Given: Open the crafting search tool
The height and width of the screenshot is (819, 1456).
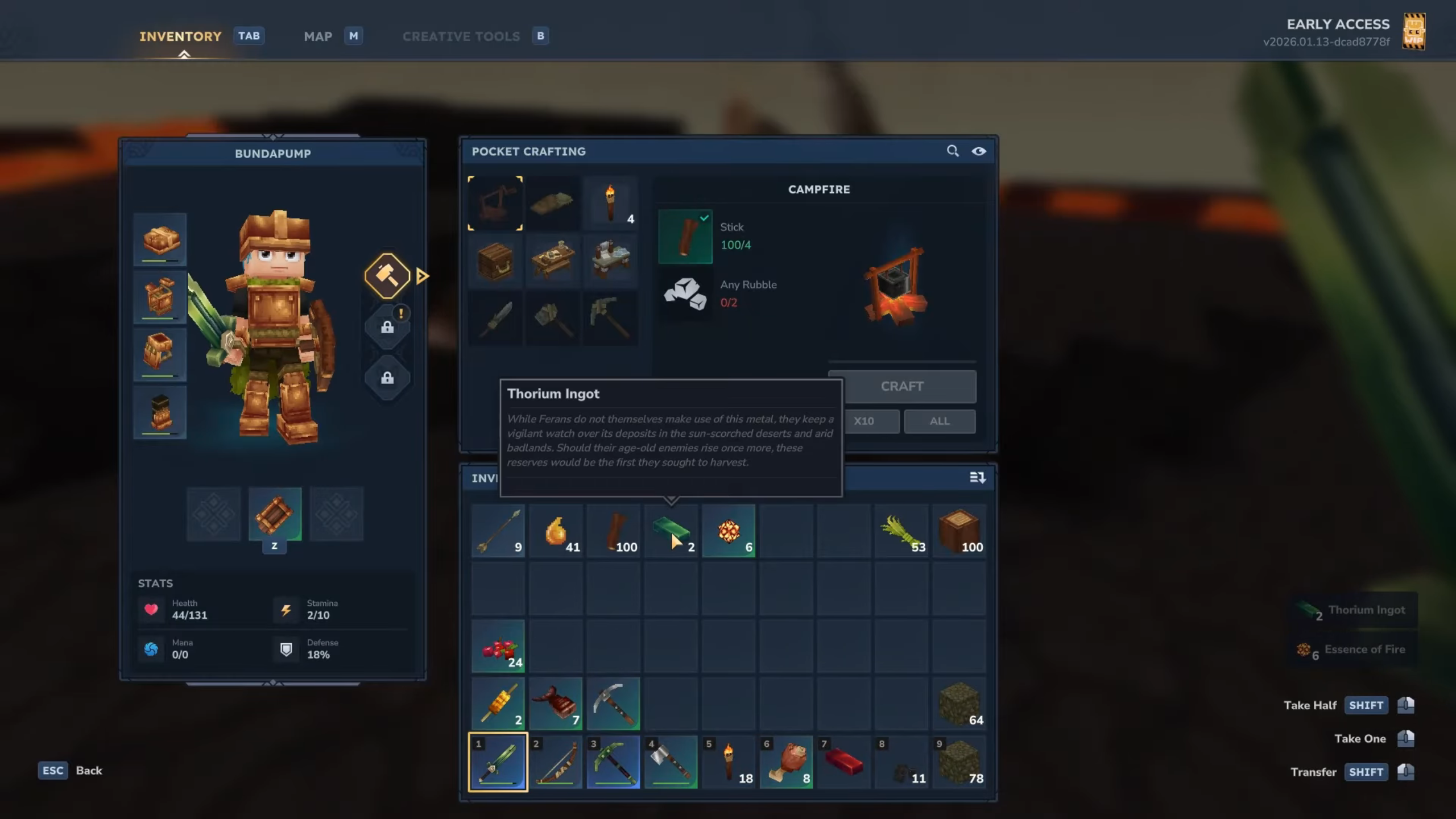Looking at the screenshot, I should coord(953,151).
